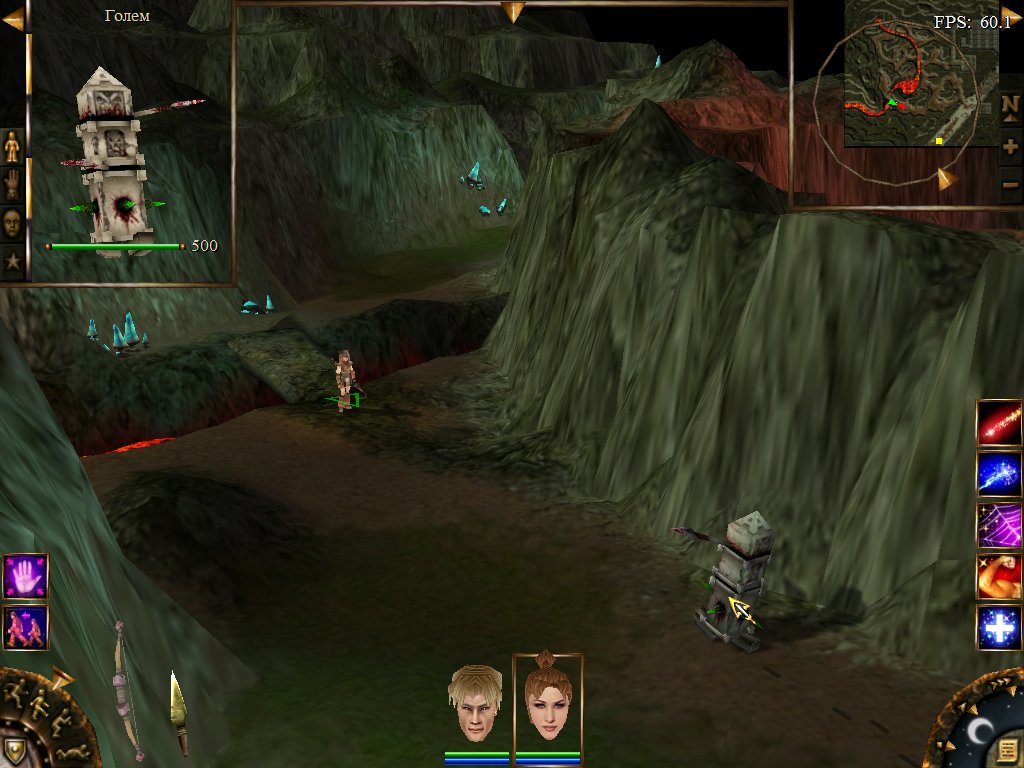Cast the blue lightning spell

point(999,474)
